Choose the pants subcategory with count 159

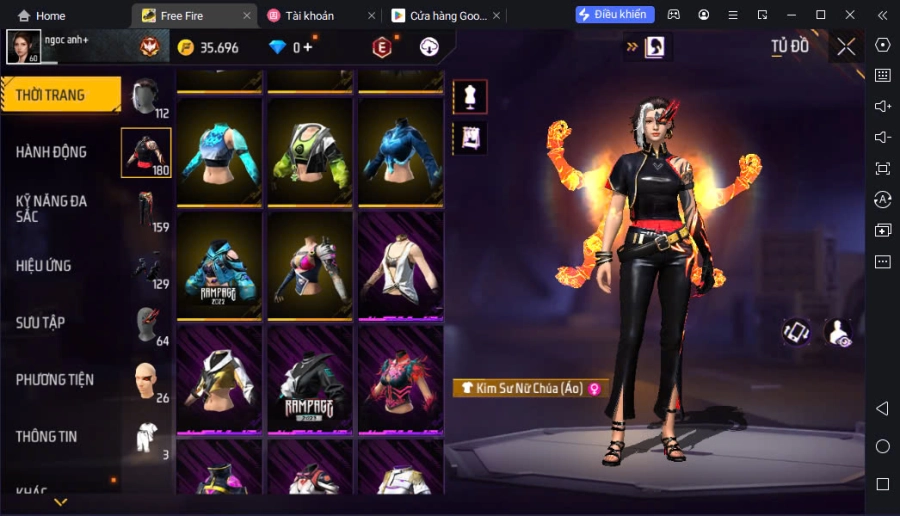[146, 210]
